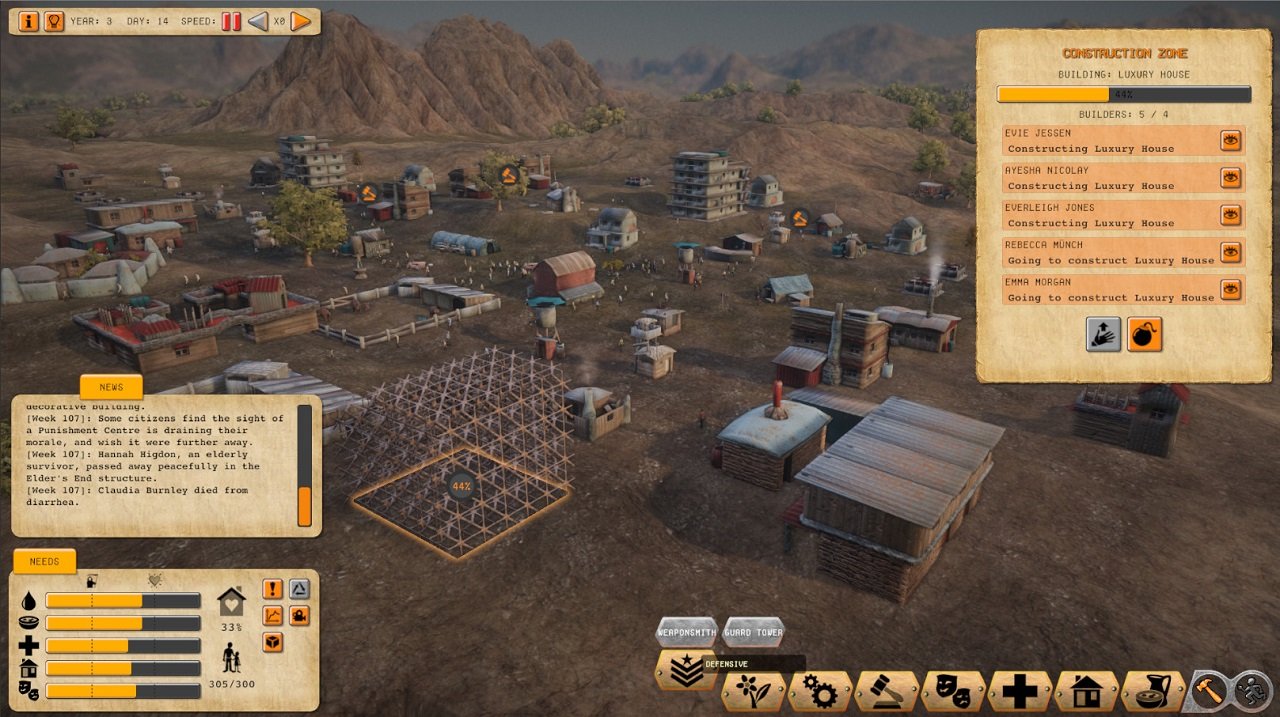Show builder Rebecca Munch with the eye icon
This screenshot has height=717, width=1280.
point(1231,252)
